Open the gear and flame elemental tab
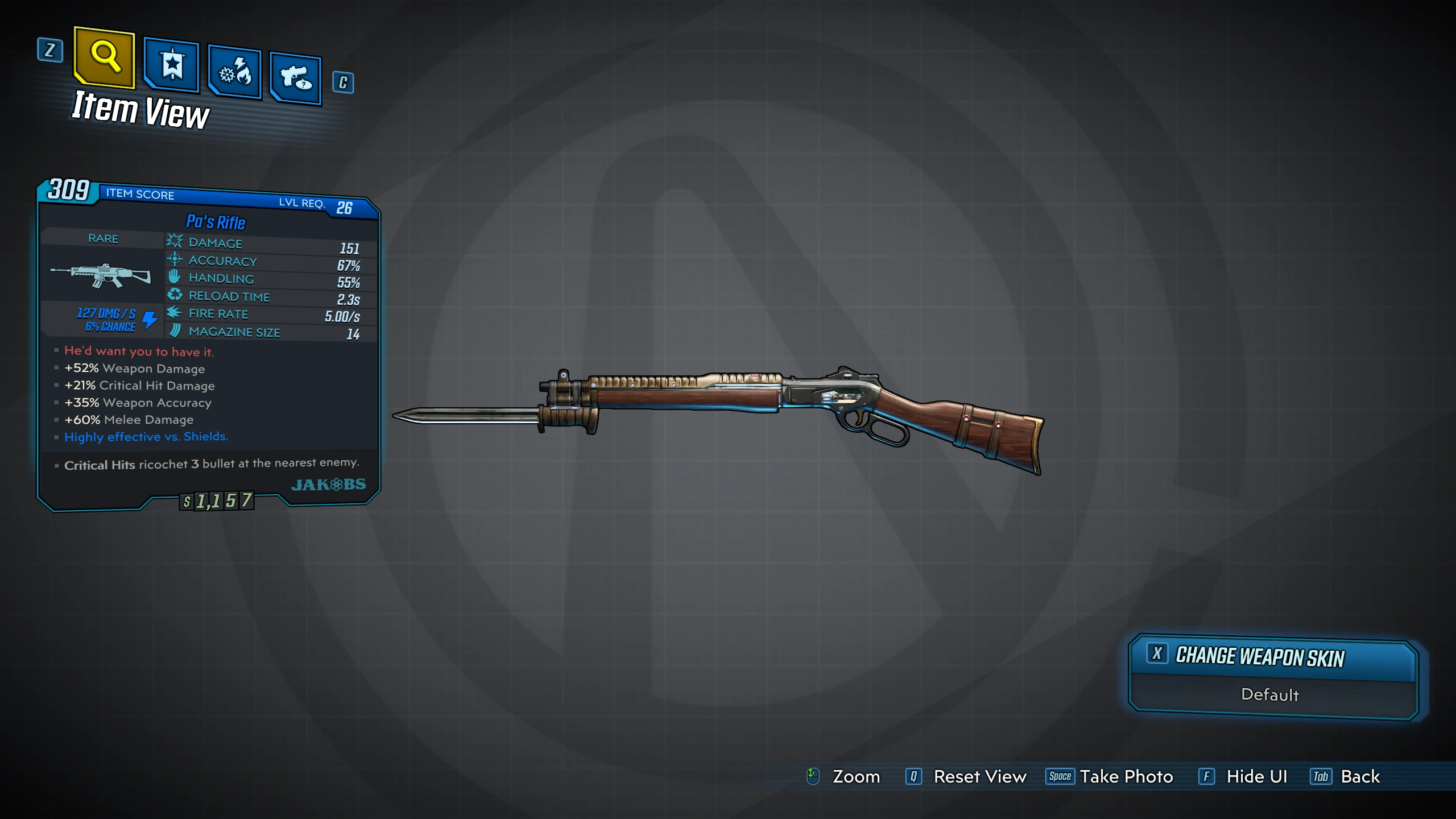 235,72
